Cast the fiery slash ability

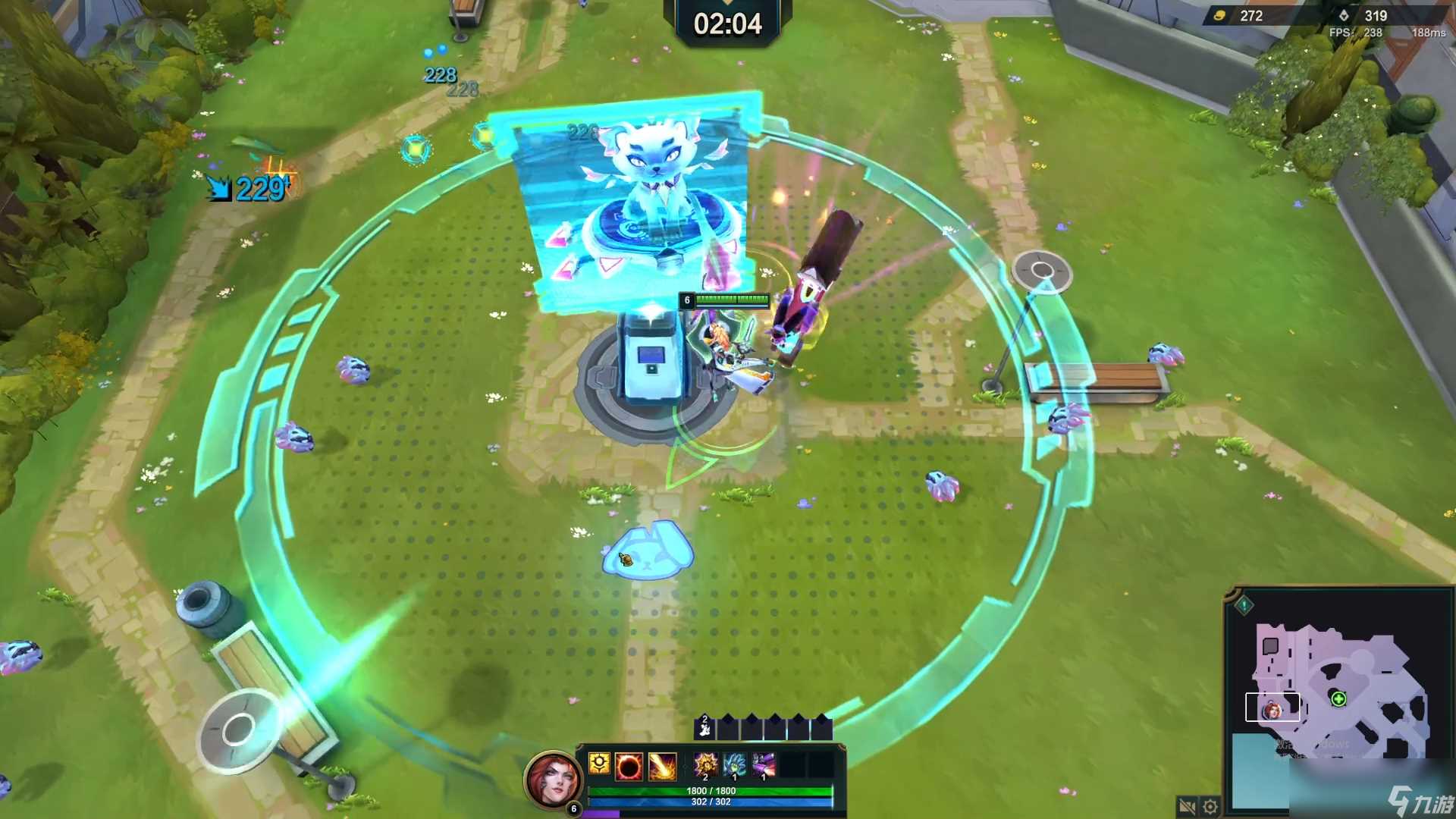662,767
